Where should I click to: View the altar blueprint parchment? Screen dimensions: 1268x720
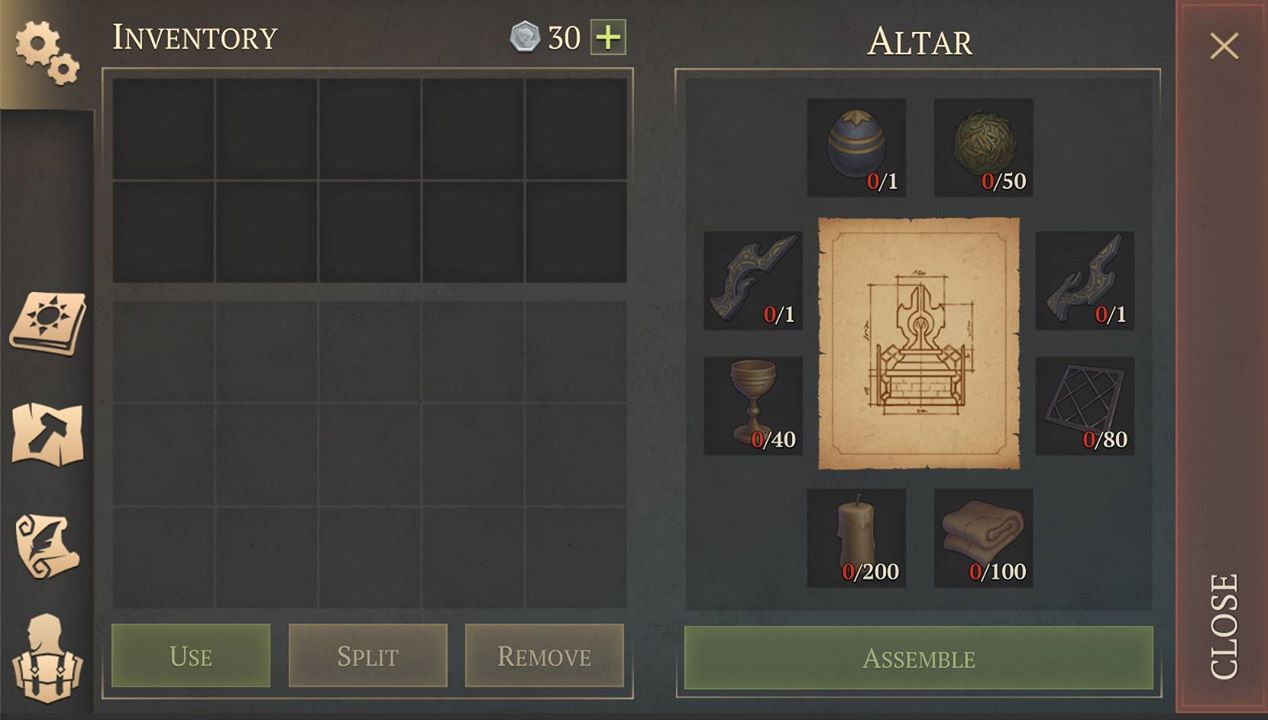919,343
